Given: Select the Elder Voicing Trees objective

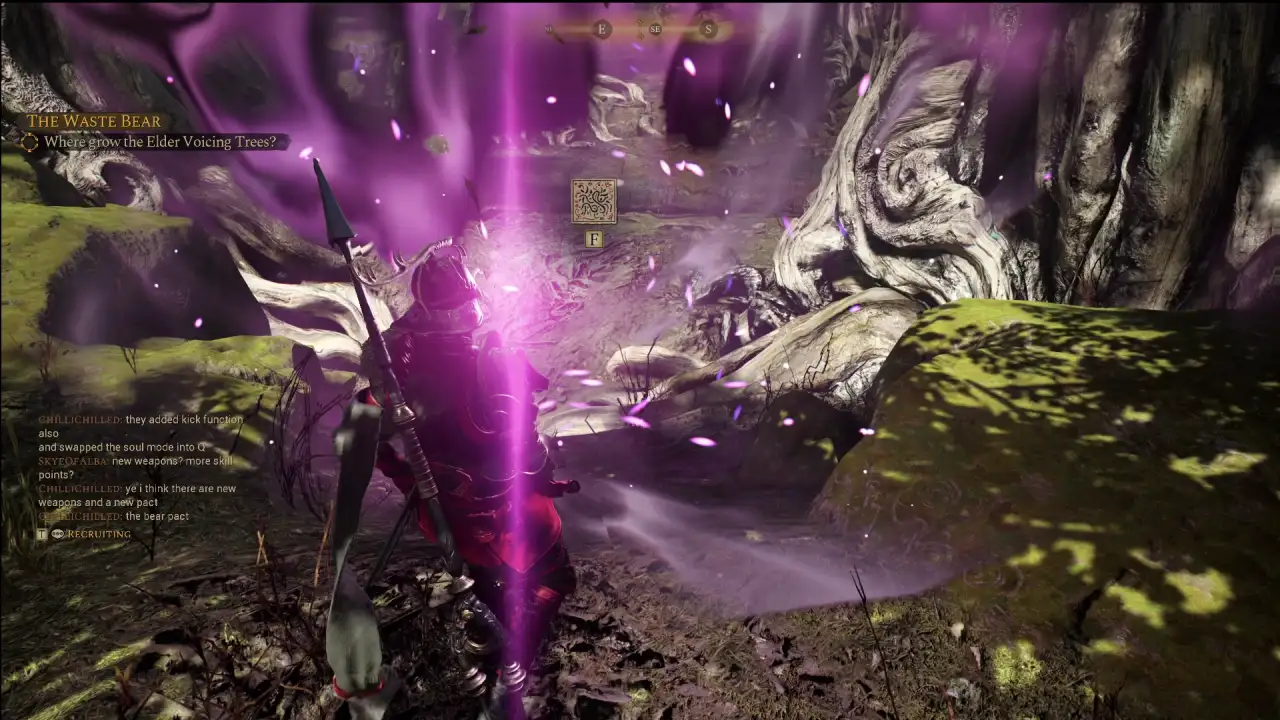Looking at the screenshot, I should point(159,142).
